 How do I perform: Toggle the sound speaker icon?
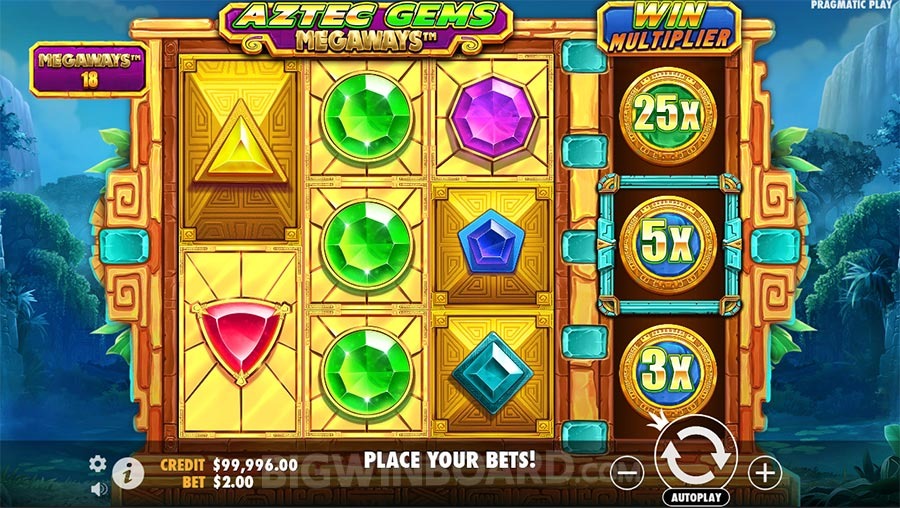click(98, 489)
